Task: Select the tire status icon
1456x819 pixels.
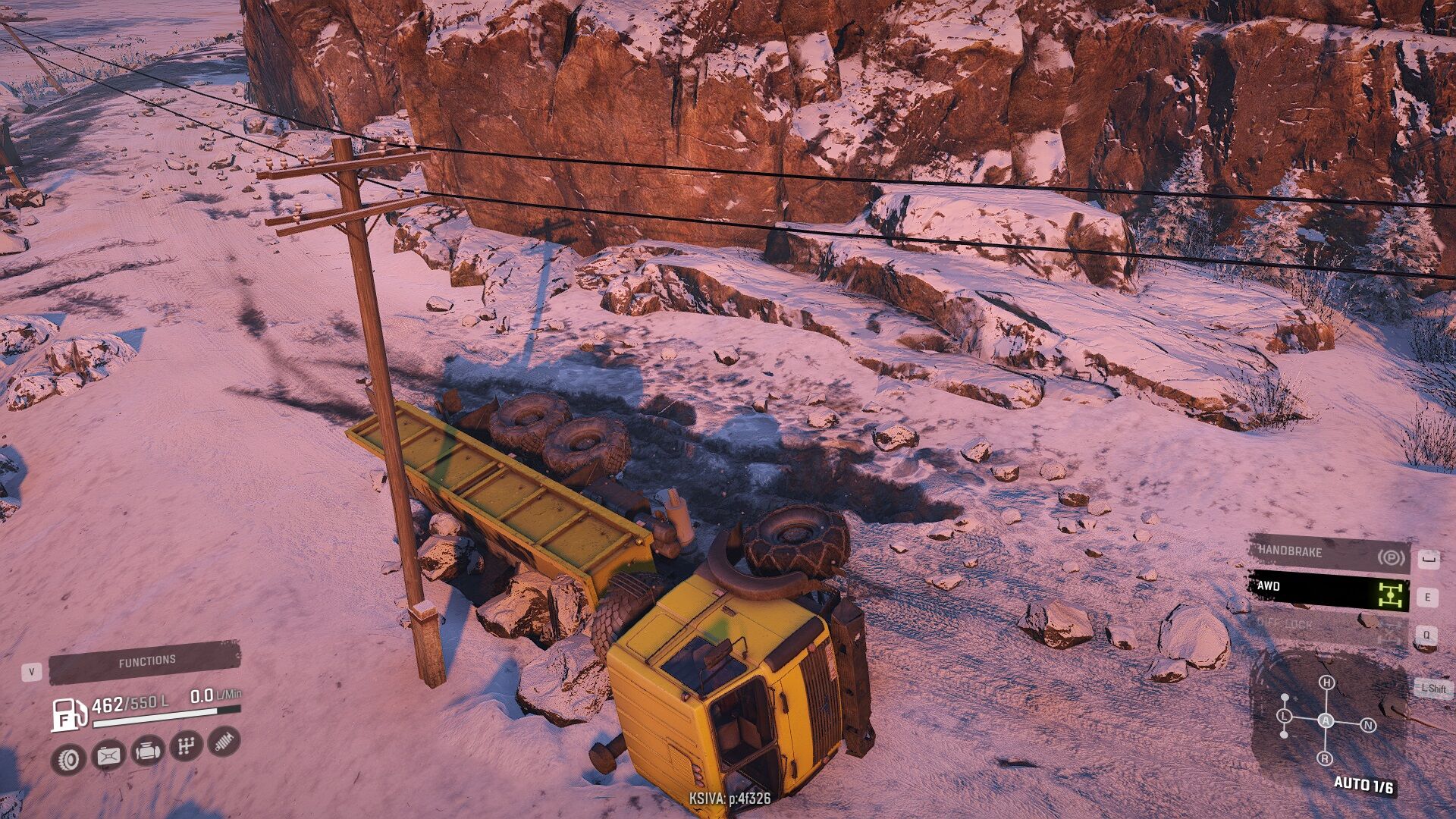Action: [68, 758]
